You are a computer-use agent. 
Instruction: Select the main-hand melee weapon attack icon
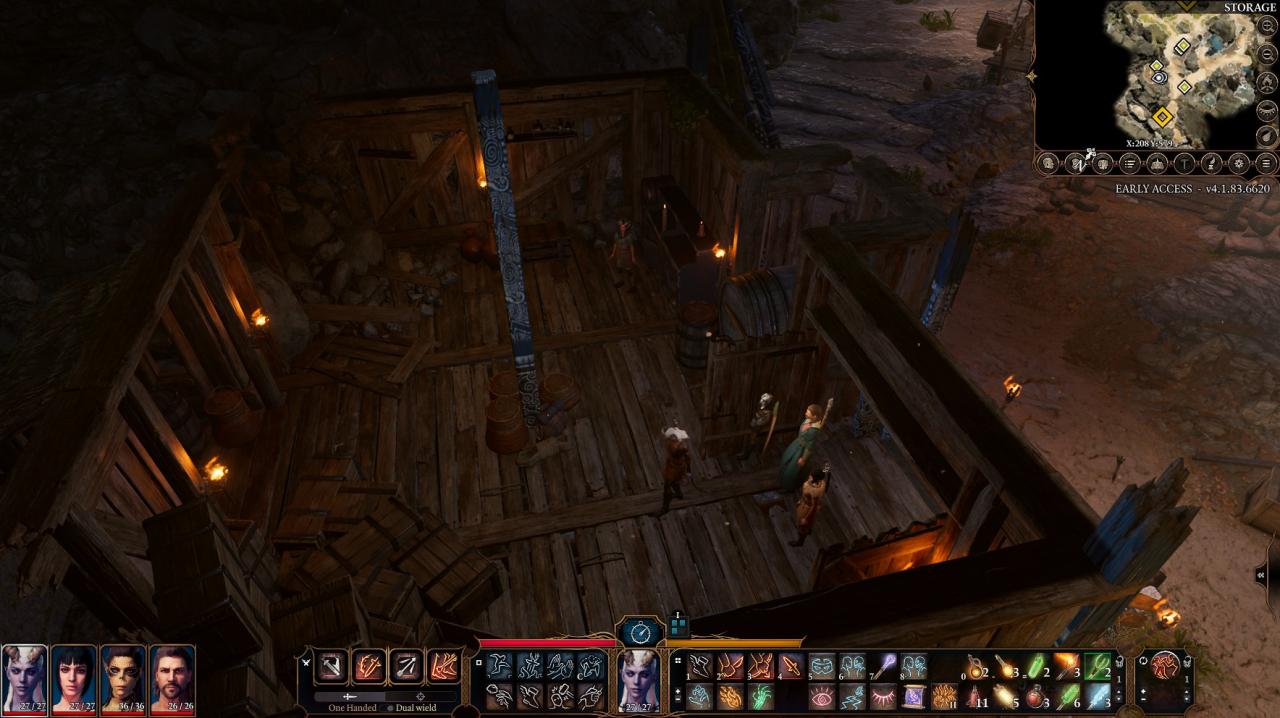point(332,666)
